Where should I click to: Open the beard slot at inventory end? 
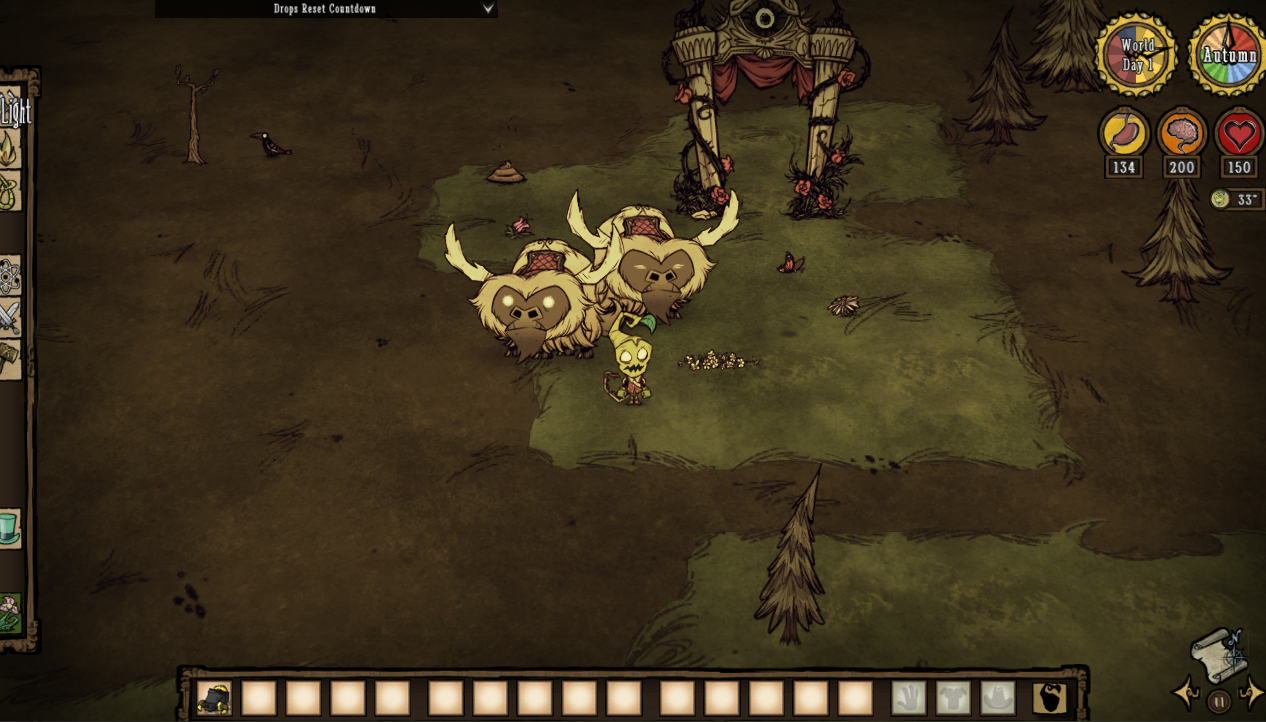click(1049, 698)
